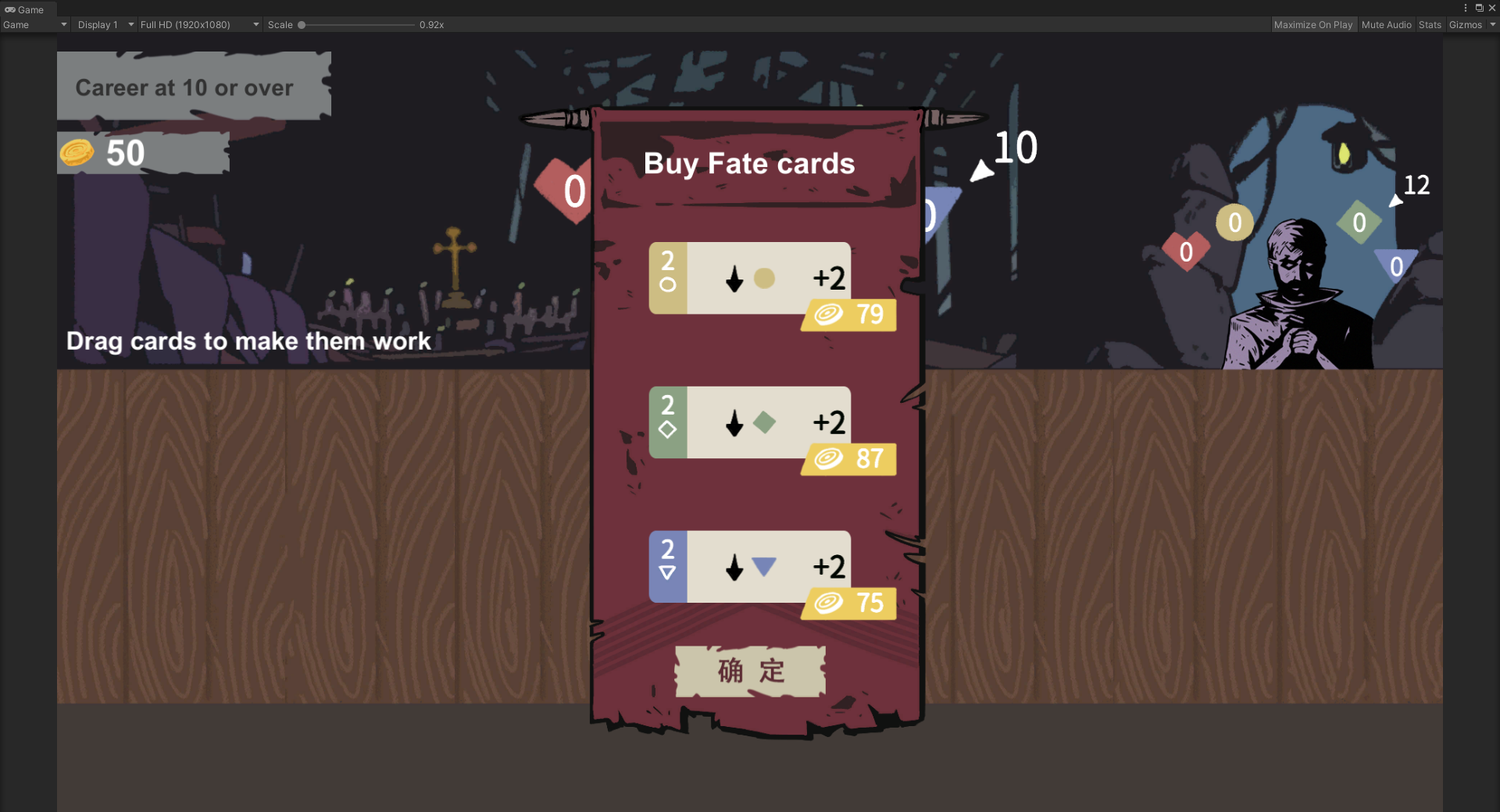This screenshot has width=1500, height=812.
Task: Toggle Maximize On Play
Action: (x=1313, y=24)
